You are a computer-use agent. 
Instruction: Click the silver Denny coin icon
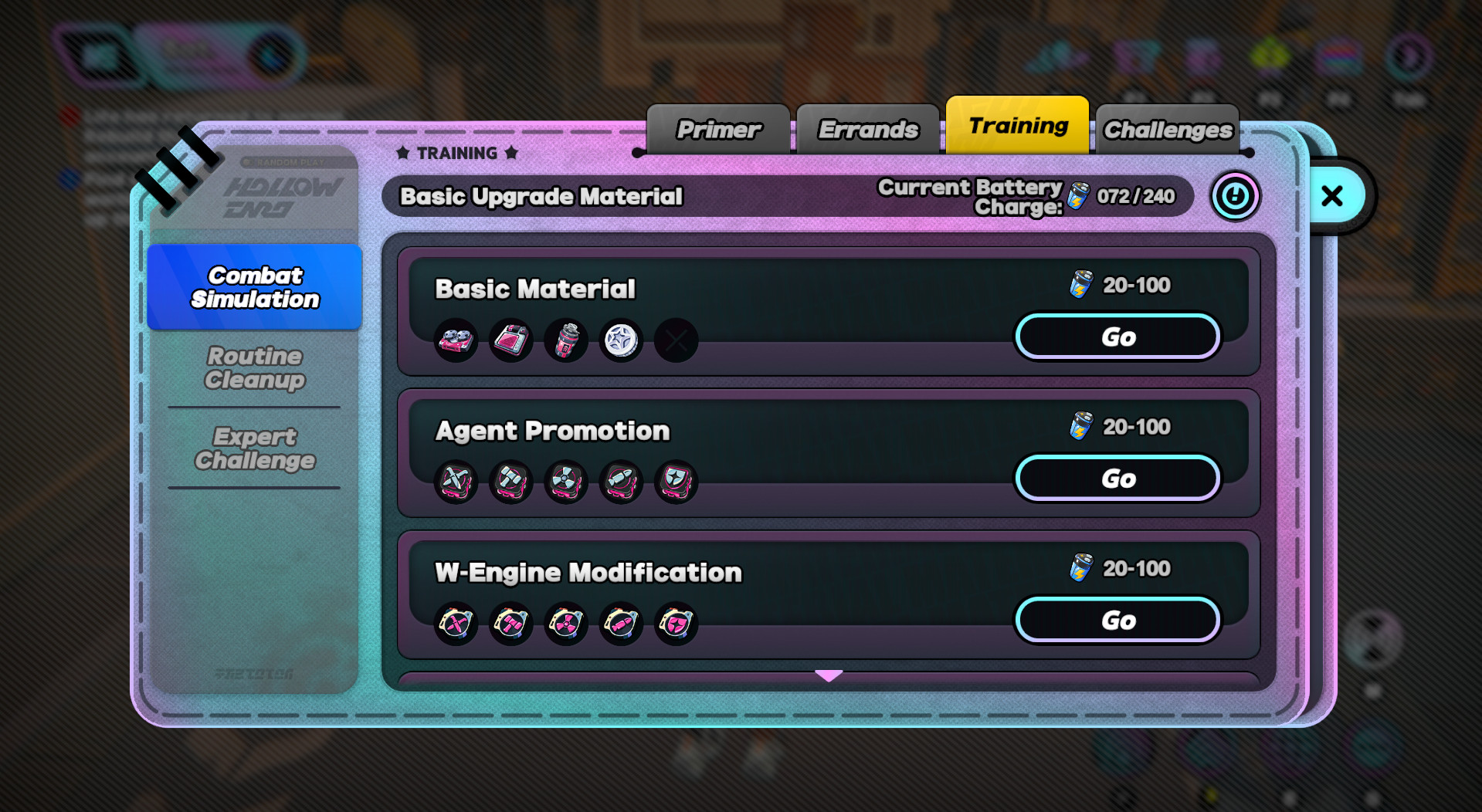click(621, 340)
